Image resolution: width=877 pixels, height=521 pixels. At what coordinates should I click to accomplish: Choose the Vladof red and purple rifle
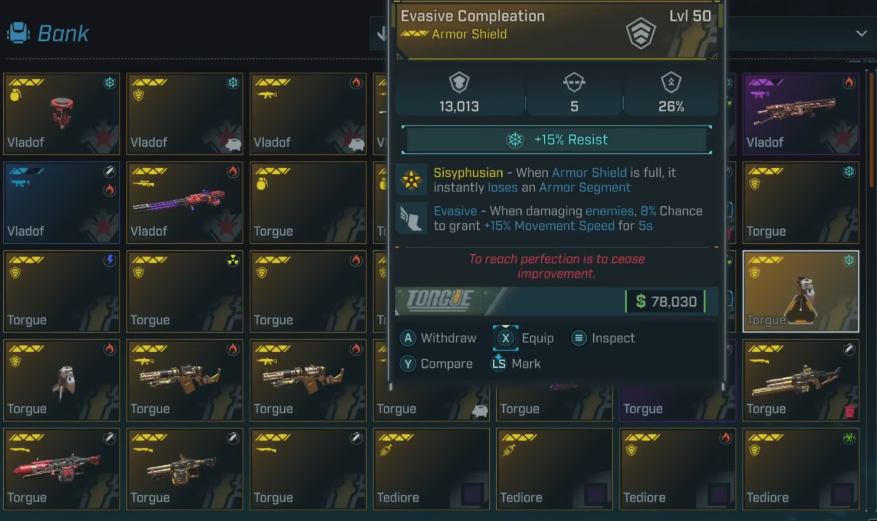pyautogui.click(x=185, y=202)
